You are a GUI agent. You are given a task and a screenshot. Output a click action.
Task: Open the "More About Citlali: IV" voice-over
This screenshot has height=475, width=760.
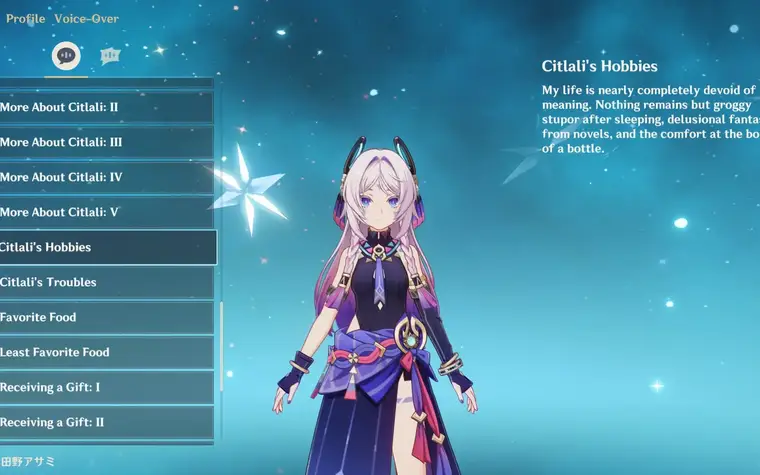click(x=105, y=177)
